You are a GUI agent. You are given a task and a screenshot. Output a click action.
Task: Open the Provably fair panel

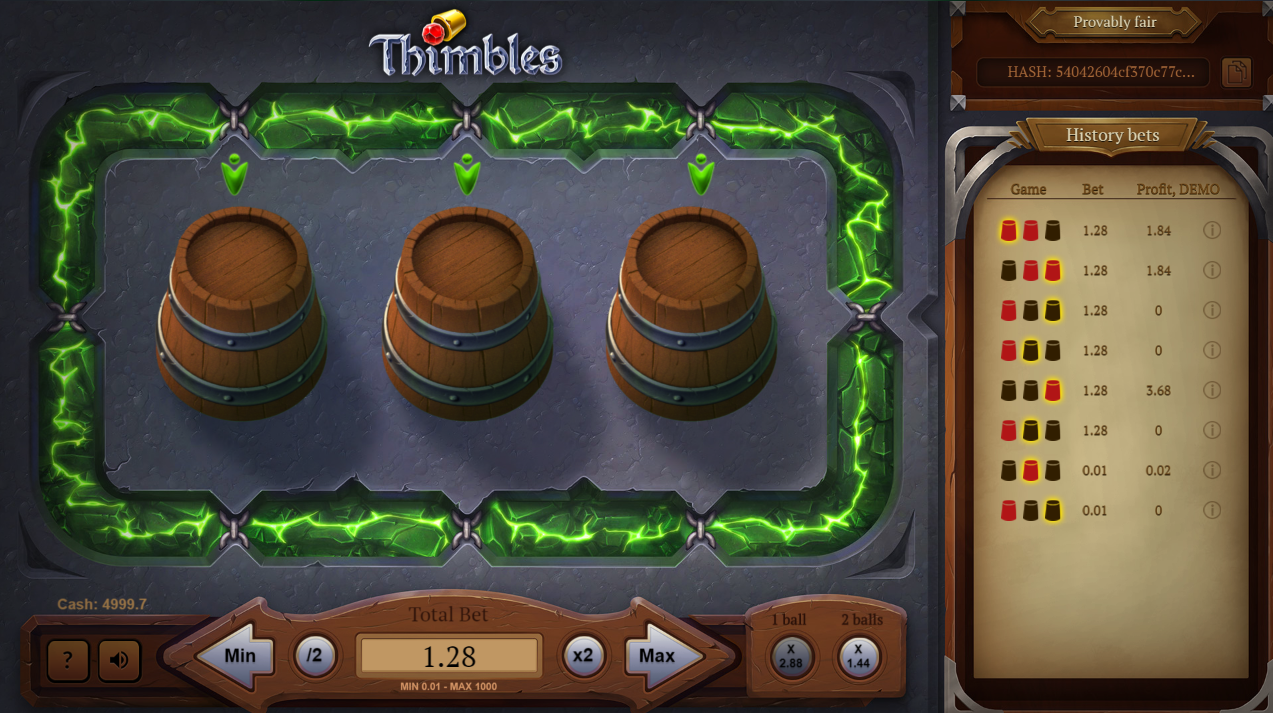[x=1114, y=22]
